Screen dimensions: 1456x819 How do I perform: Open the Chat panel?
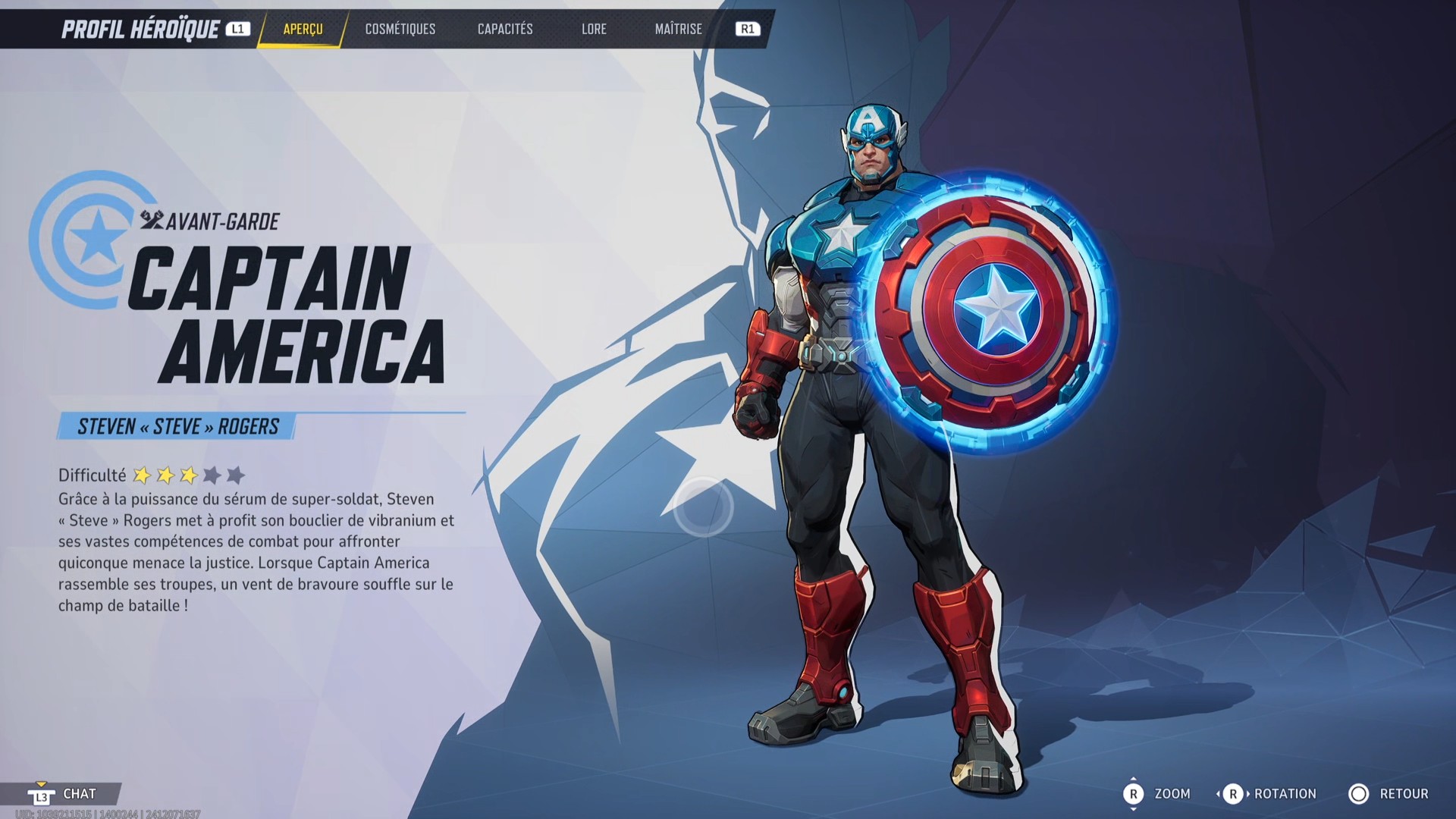click(79, 794)
